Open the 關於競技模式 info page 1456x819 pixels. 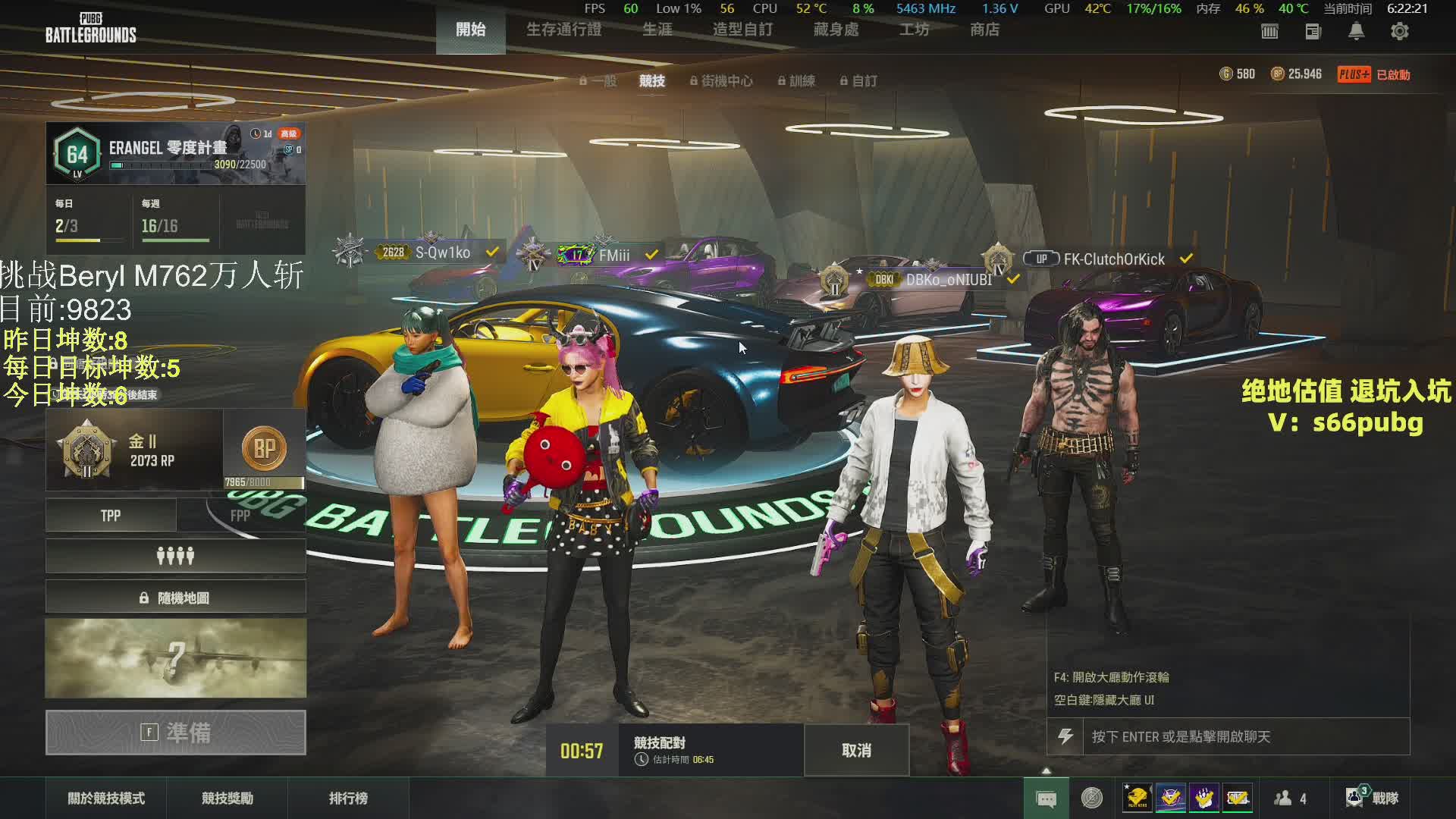click(x=106, y=798)
